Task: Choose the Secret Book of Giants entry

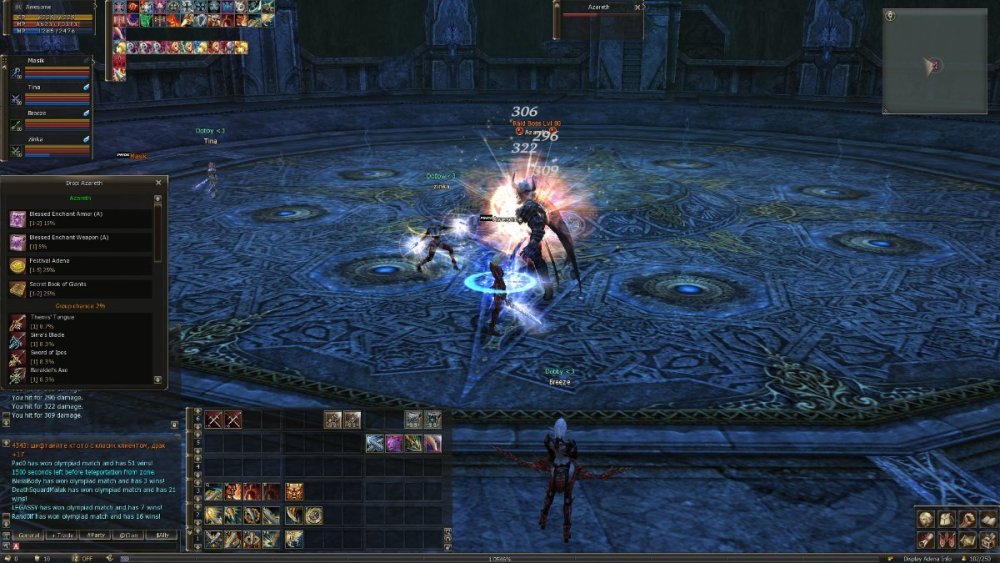Action: (x=80, y=289)
